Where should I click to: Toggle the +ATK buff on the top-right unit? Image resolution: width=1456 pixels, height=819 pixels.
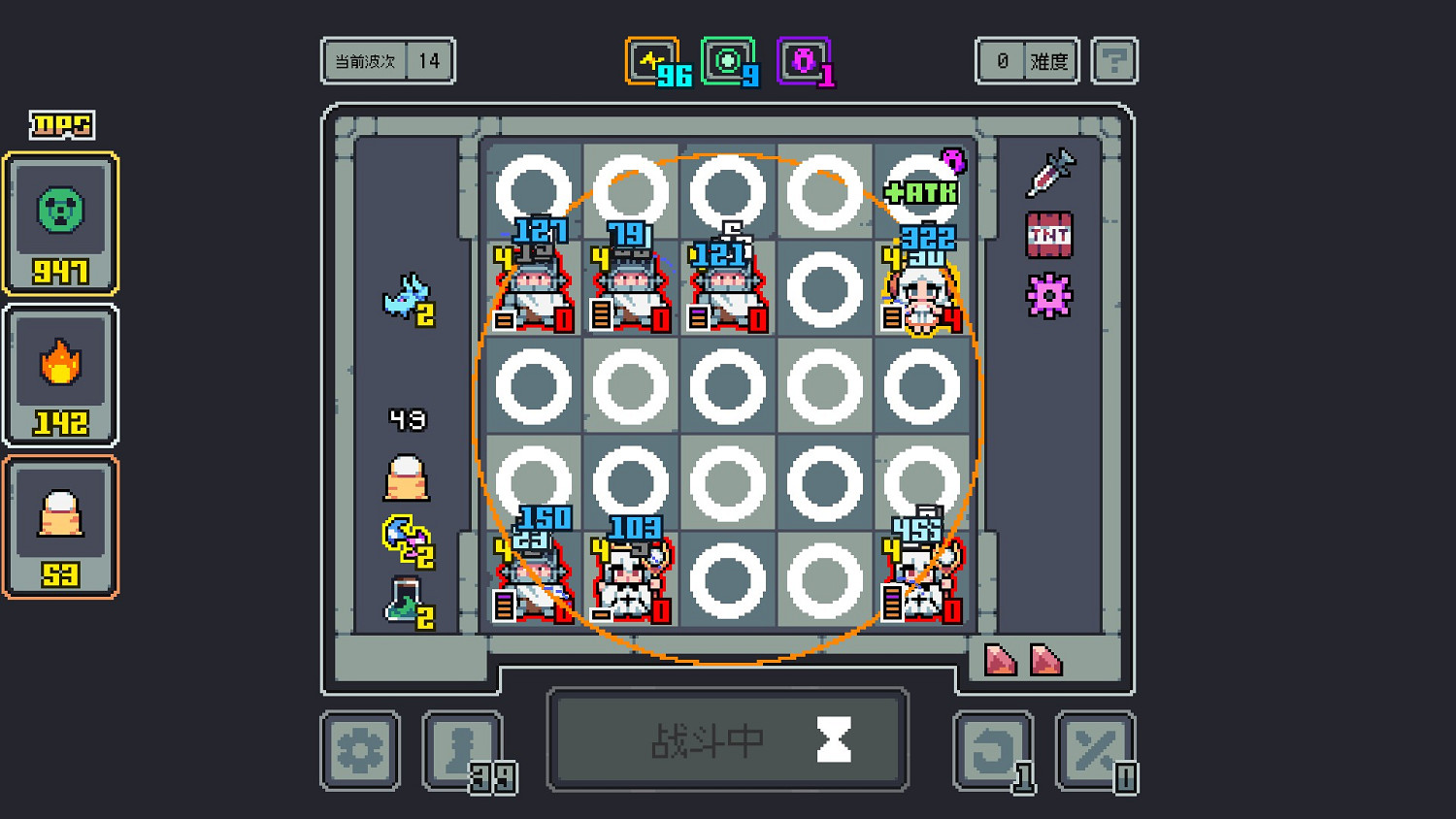click(x=920, y=192)
